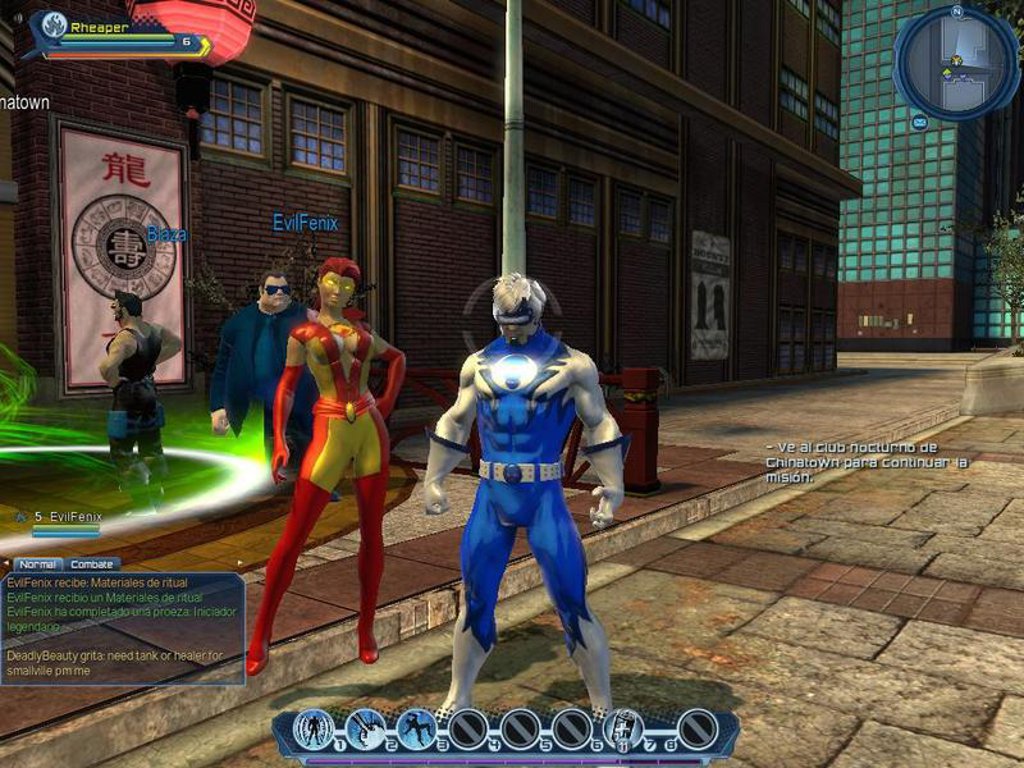Use the diving-figure ability in slot 2
The width and height of the screenshot is (1024, 768).
coord(365,729)
